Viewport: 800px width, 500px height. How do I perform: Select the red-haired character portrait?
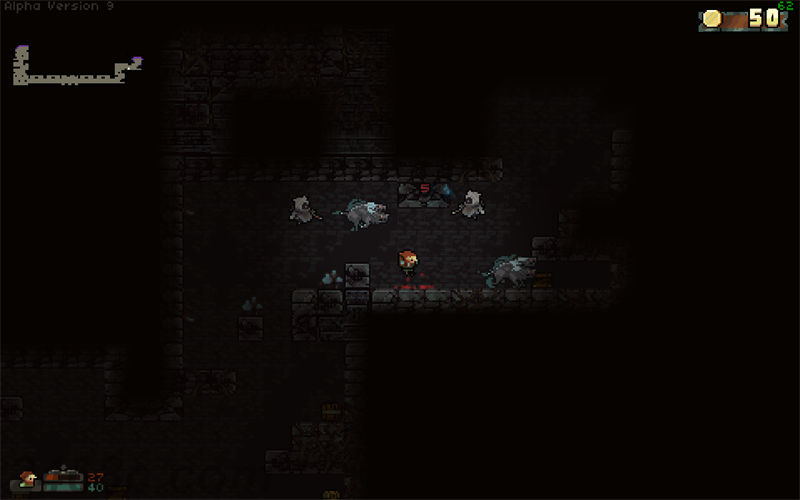pyautogui.click(x=27, y=480)
